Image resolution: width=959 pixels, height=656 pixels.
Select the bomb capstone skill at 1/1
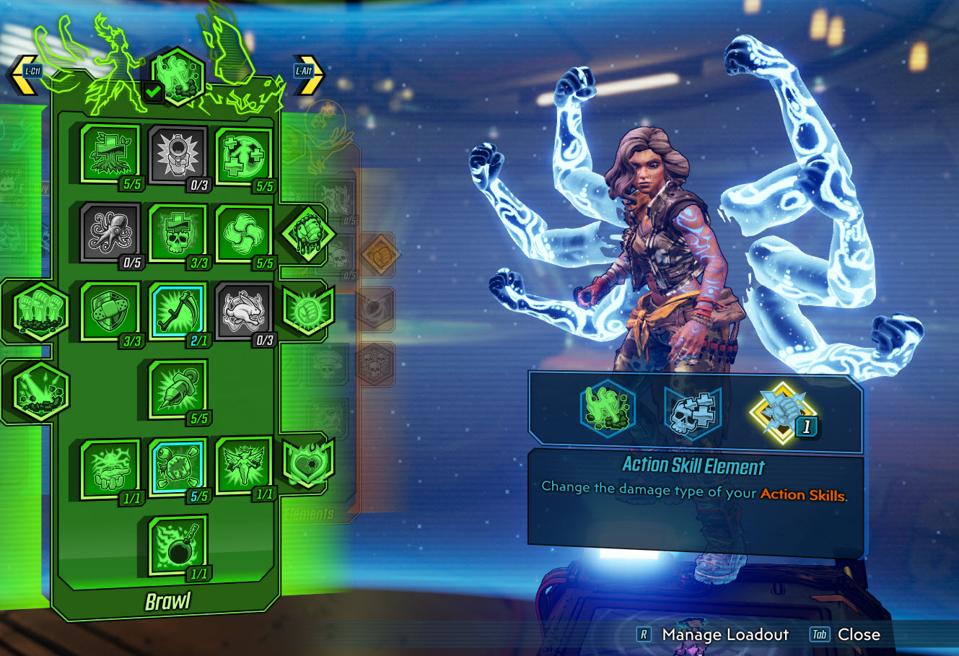pyautogui.click(x=177, y=544)
